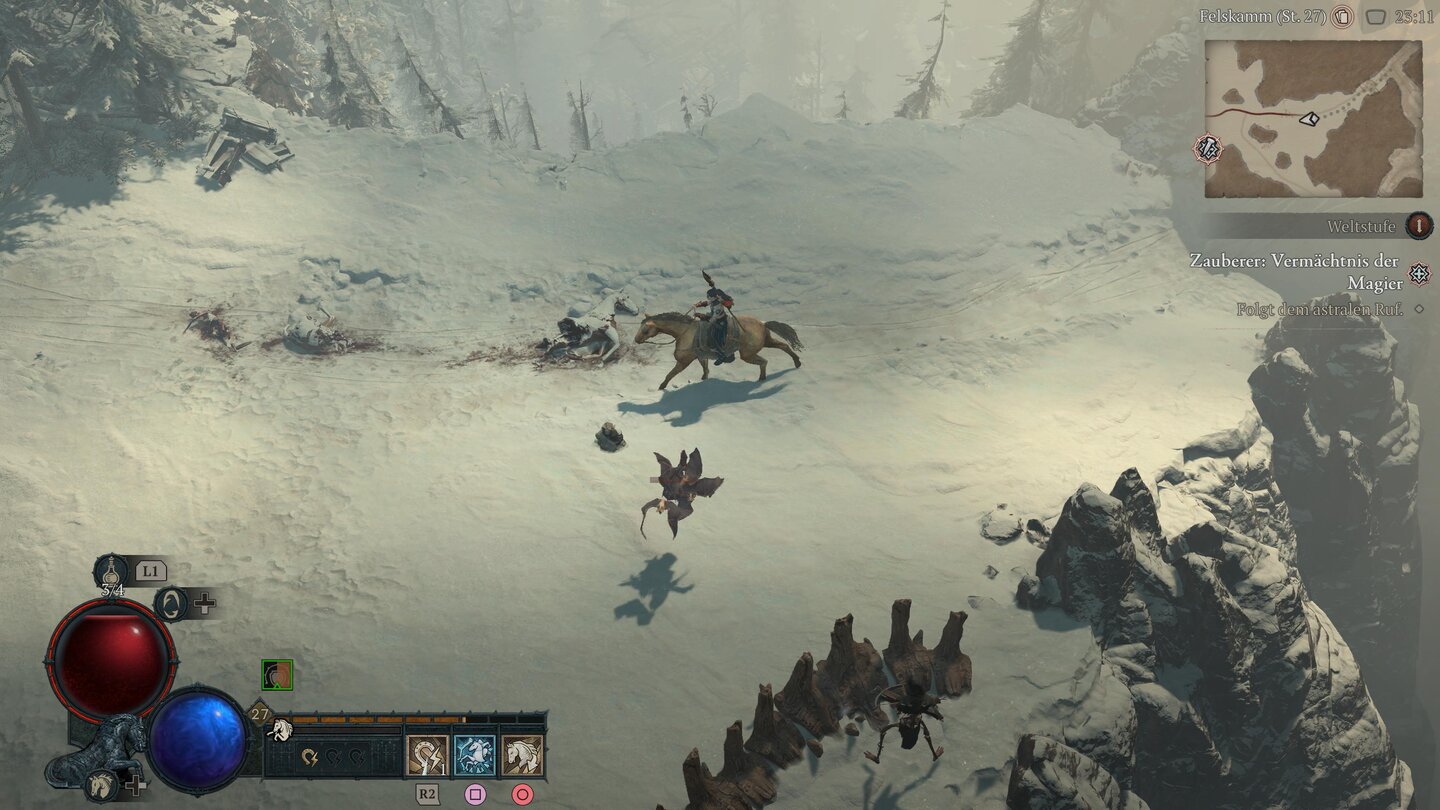1440x810 pixels.
Task: Open the Weltstufe world tier indicator
Action: (1418, 226)
